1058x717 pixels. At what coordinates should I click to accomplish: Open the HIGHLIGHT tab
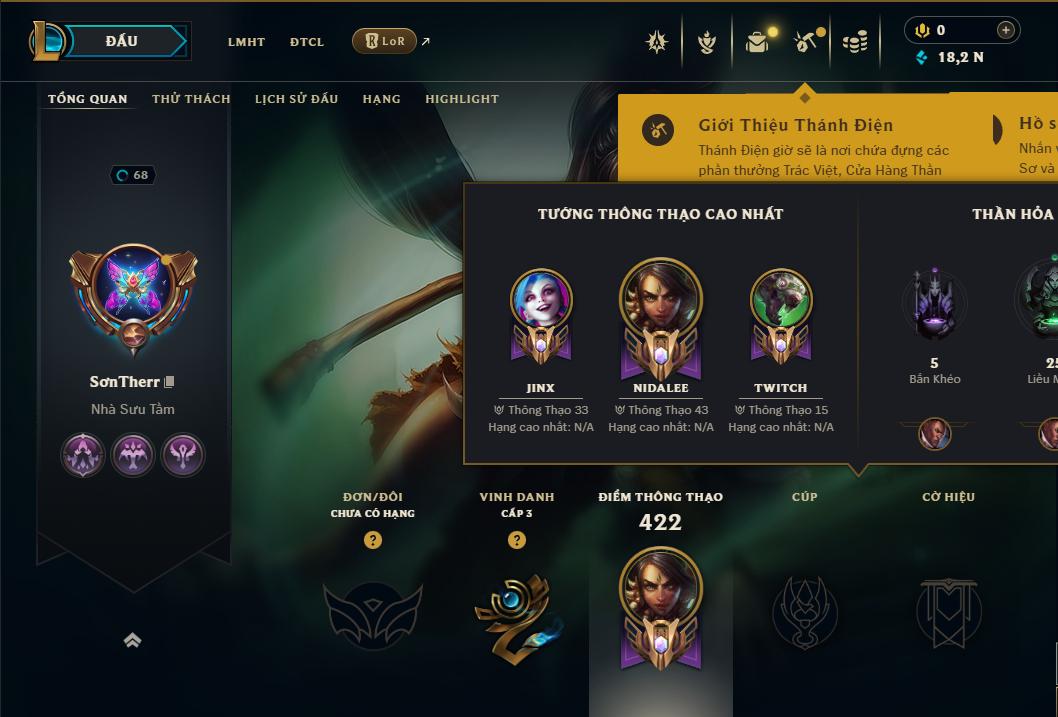[x=461, y=99]
